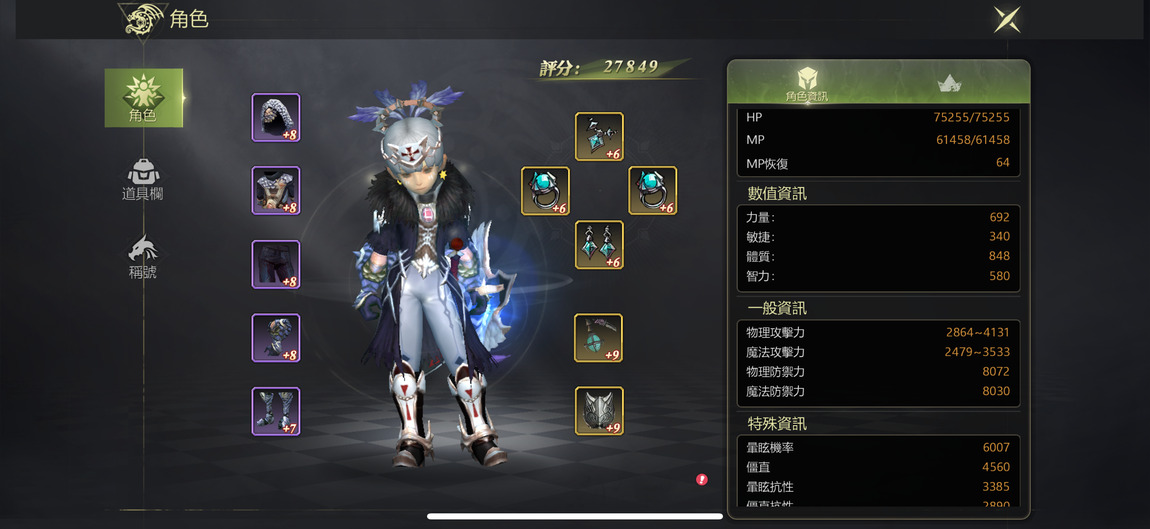Choose the silver shield offhand slot +9

(599, 411)
